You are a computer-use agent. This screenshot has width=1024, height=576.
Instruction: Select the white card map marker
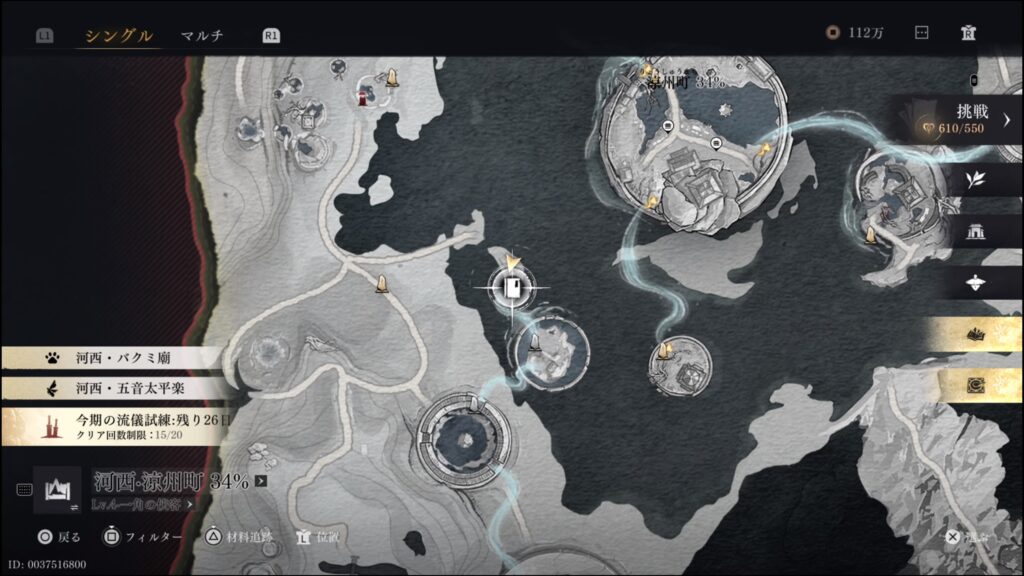coord(512,289)
